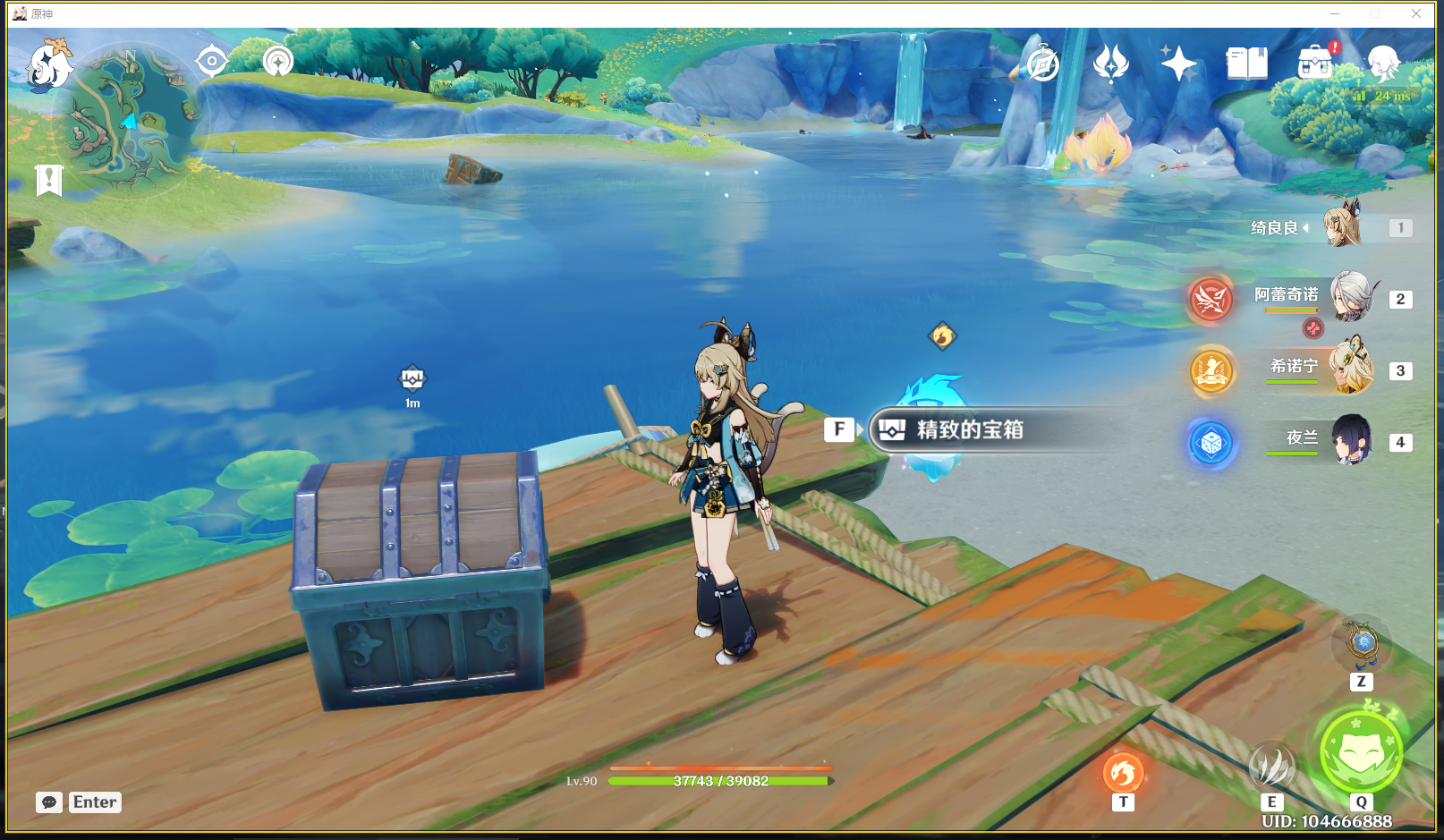Minimize the game window
The image size is (1444, 840).
coord(1335,13)
